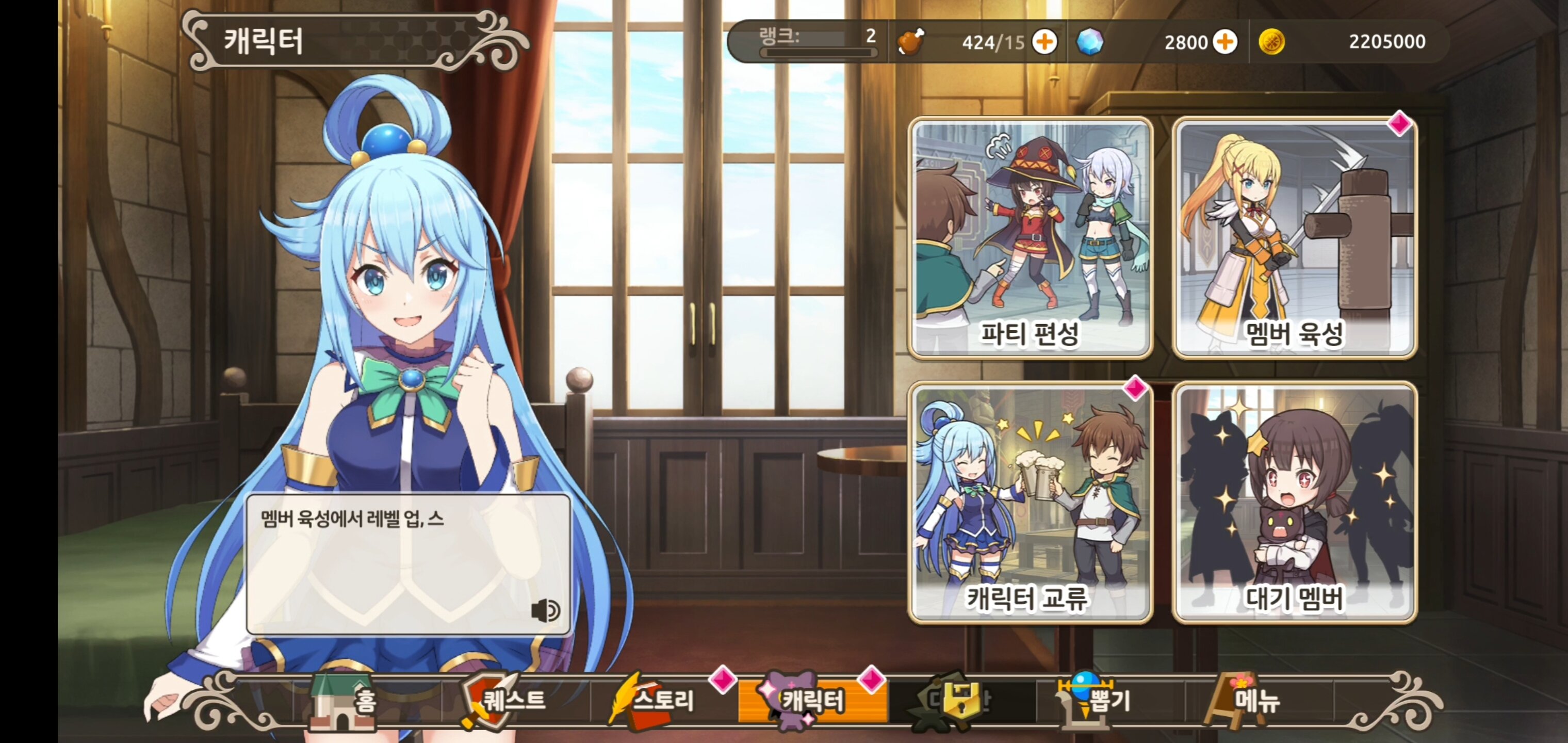
Task: Open the 파티 편성 party formation panel
Action: pos(1030,236)
